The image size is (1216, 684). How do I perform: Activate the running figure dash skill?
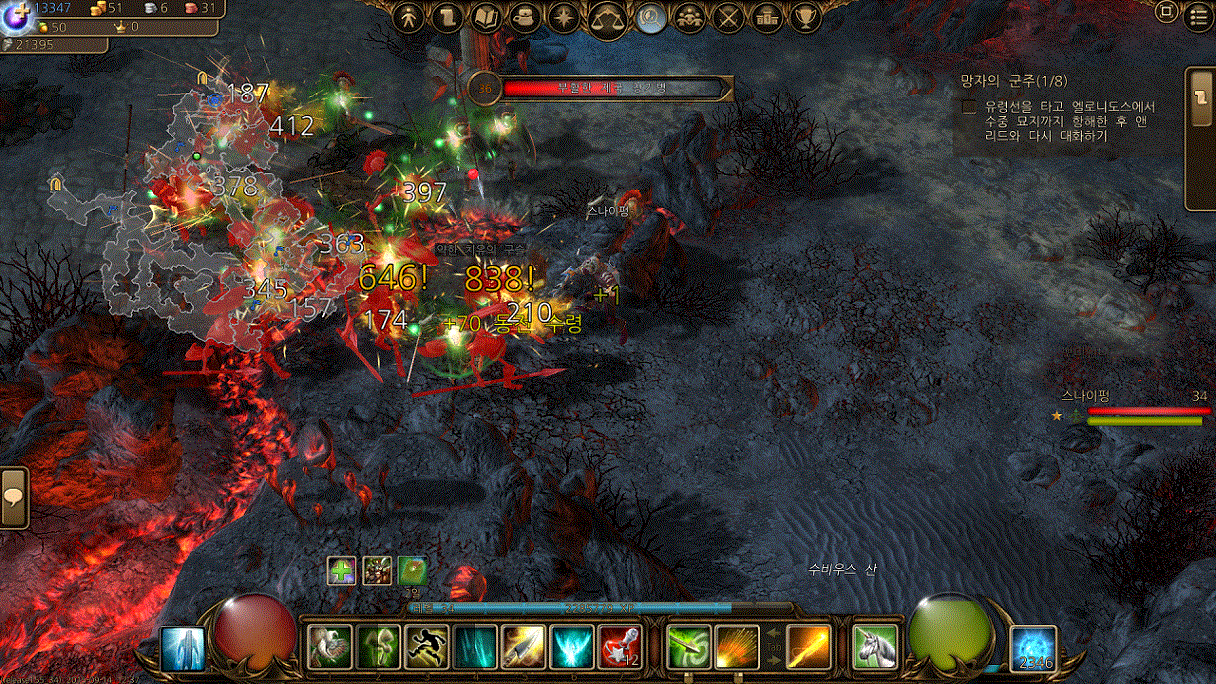426,647
